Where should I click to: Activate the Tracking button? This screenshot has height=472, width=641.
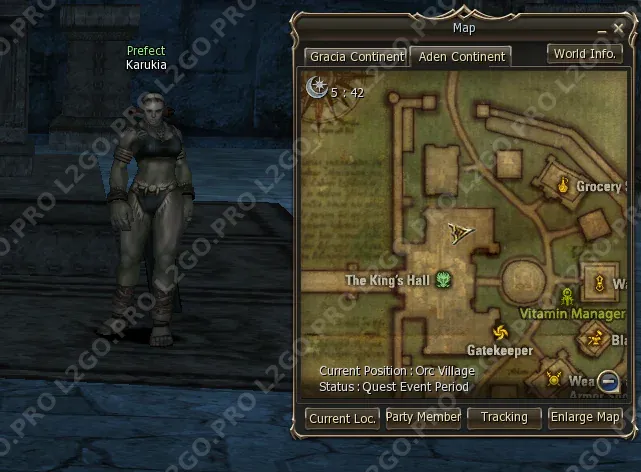(x=504, y=417)
